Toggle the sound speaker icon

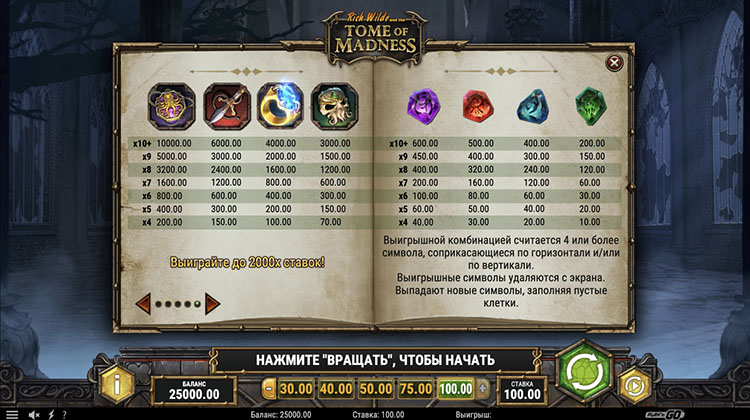pyautogui.click(x=33, y=413)
